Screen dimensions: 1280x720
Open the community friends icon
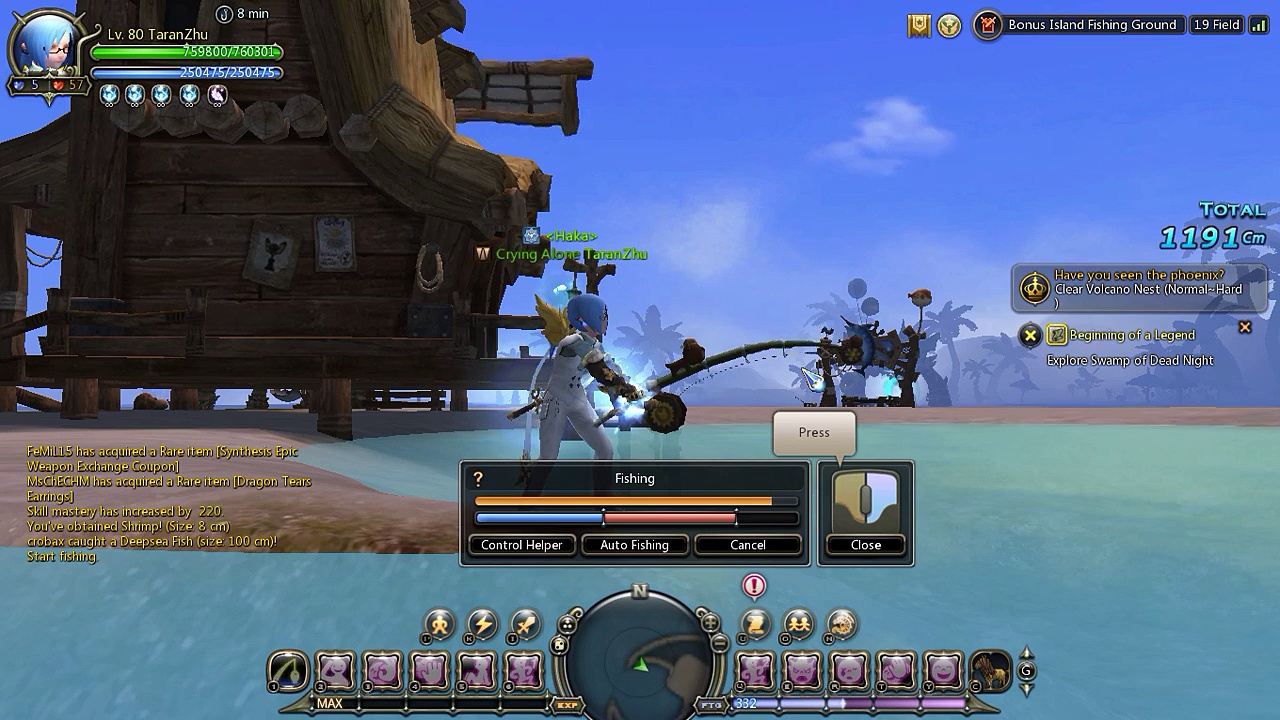click(x=798, y=625)
